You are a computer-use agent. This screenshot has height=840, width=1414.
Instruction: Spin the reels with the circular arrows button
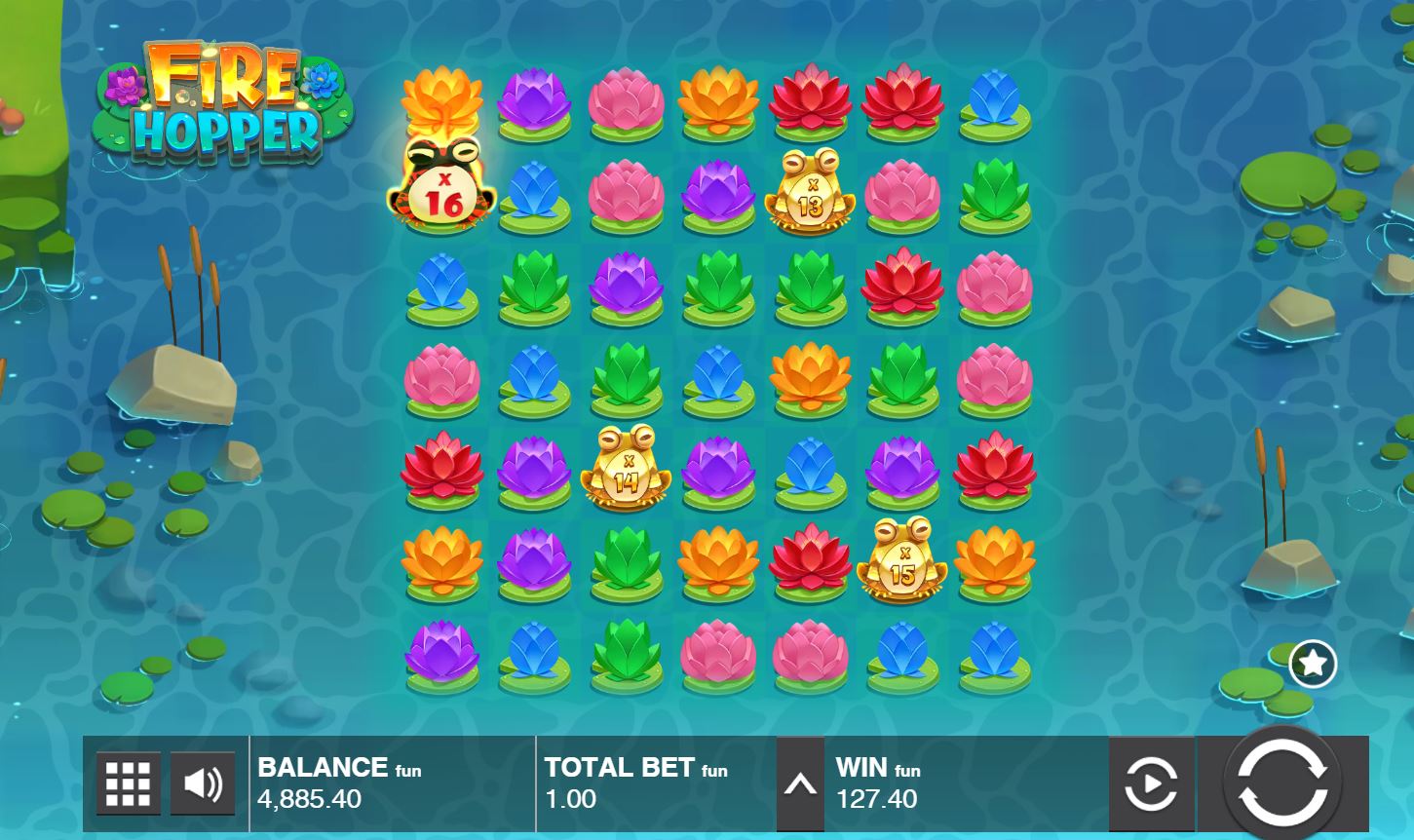[1281, 783]
